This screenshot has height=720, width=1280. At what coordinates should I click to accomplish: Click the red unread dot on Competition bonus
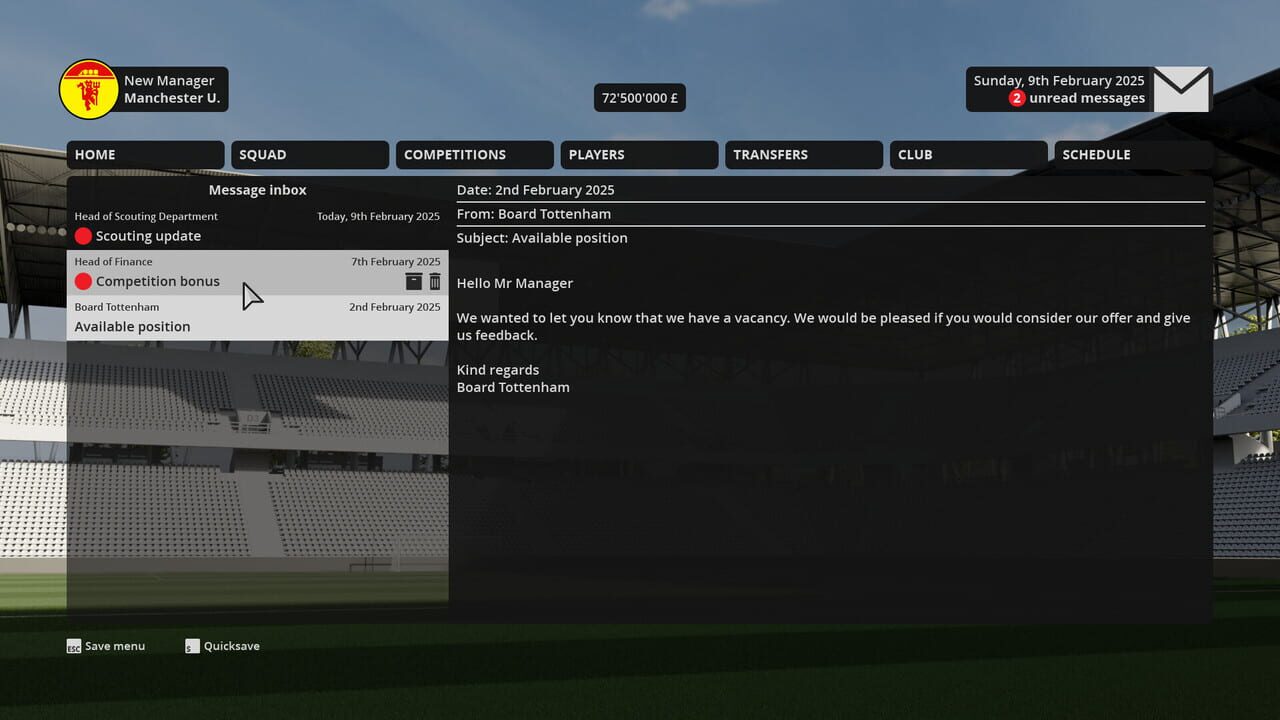pyautogui.click(x=84, y=281)
